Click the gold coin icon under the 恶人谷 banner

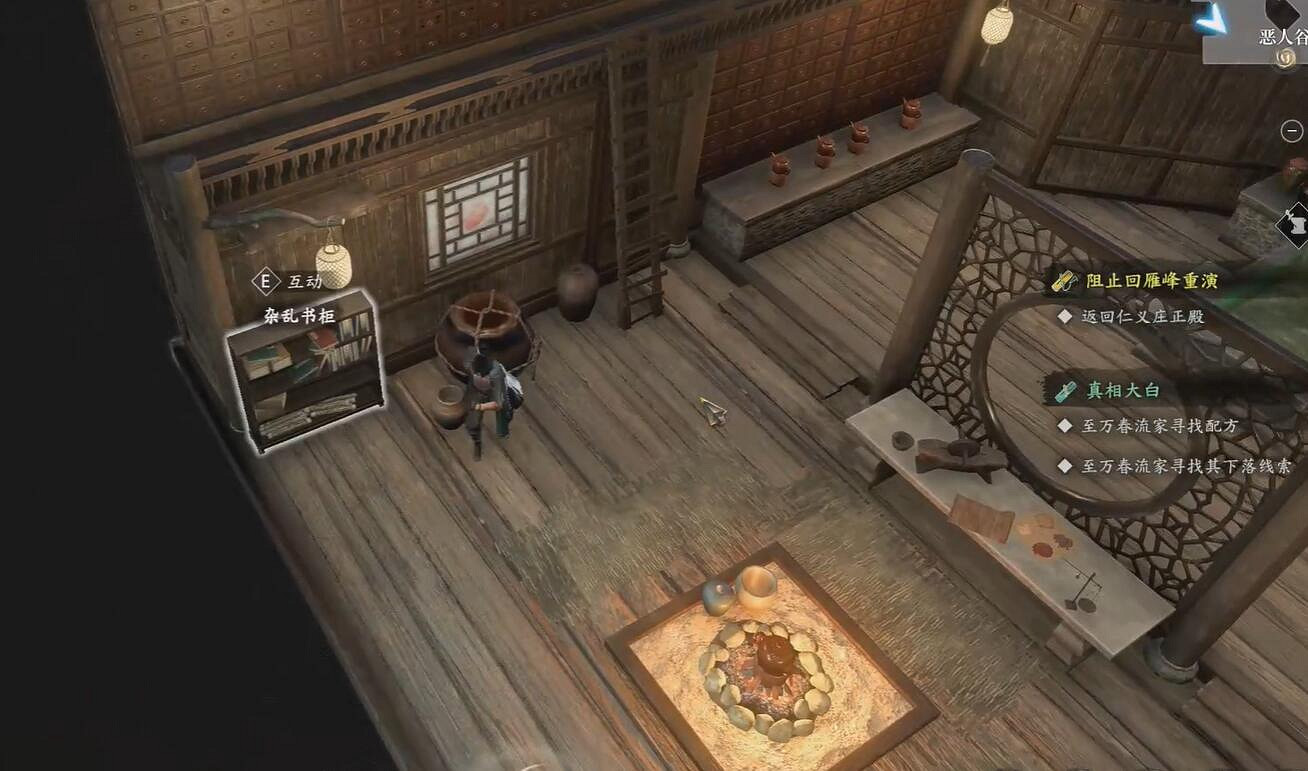coord(1284,61)
